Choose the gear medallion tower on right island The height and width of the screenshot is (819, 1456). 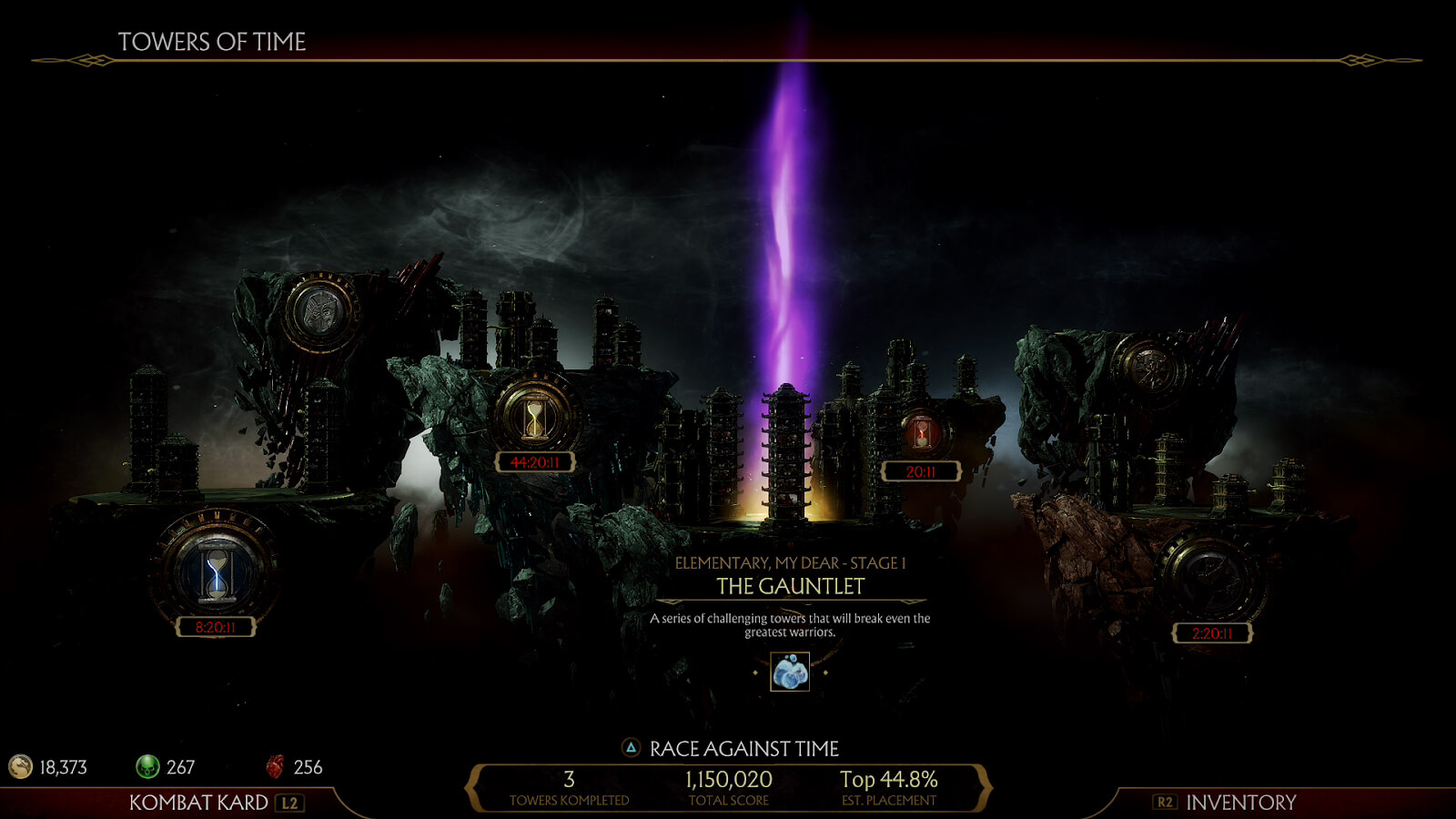point(1149,369)
